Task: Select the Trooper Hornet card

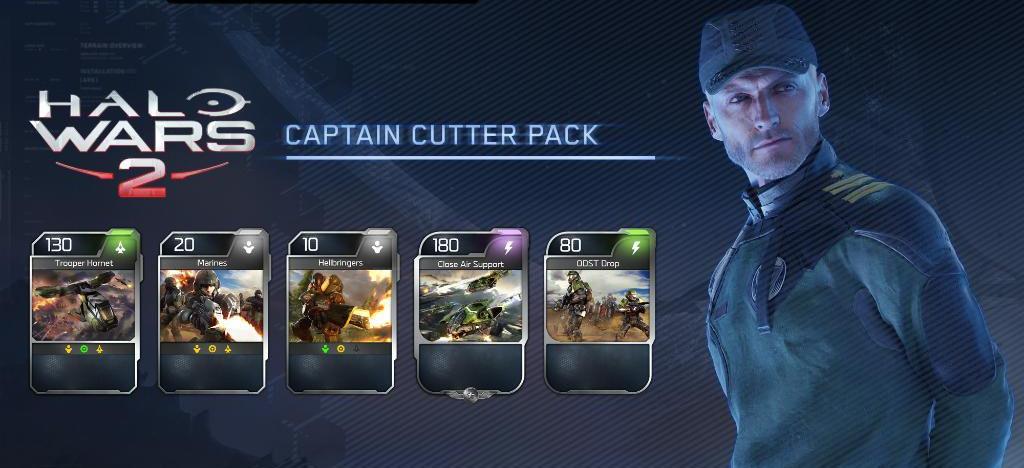Action: click(x=84, y=310)
